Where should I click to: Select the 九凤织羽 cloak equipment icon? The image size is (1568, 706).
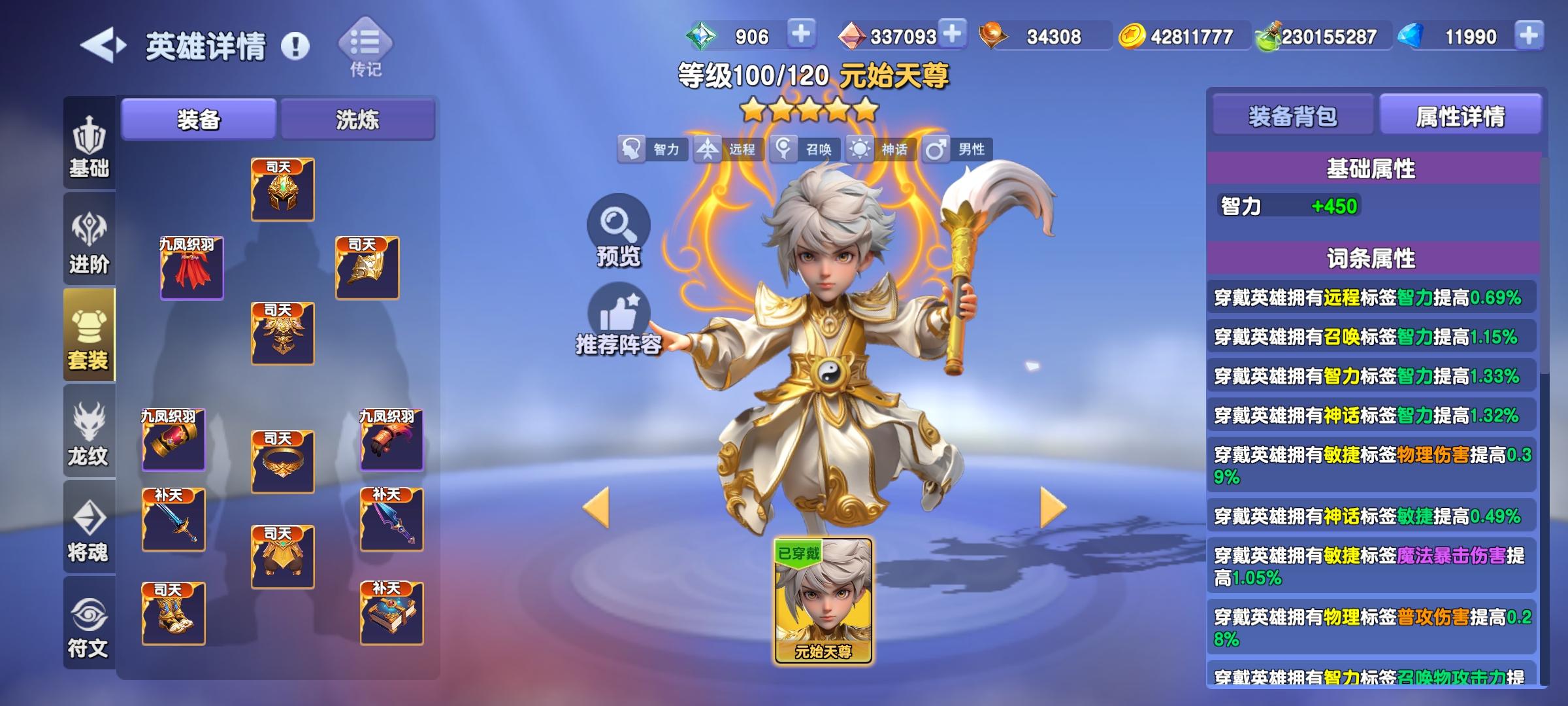(192, 268)
